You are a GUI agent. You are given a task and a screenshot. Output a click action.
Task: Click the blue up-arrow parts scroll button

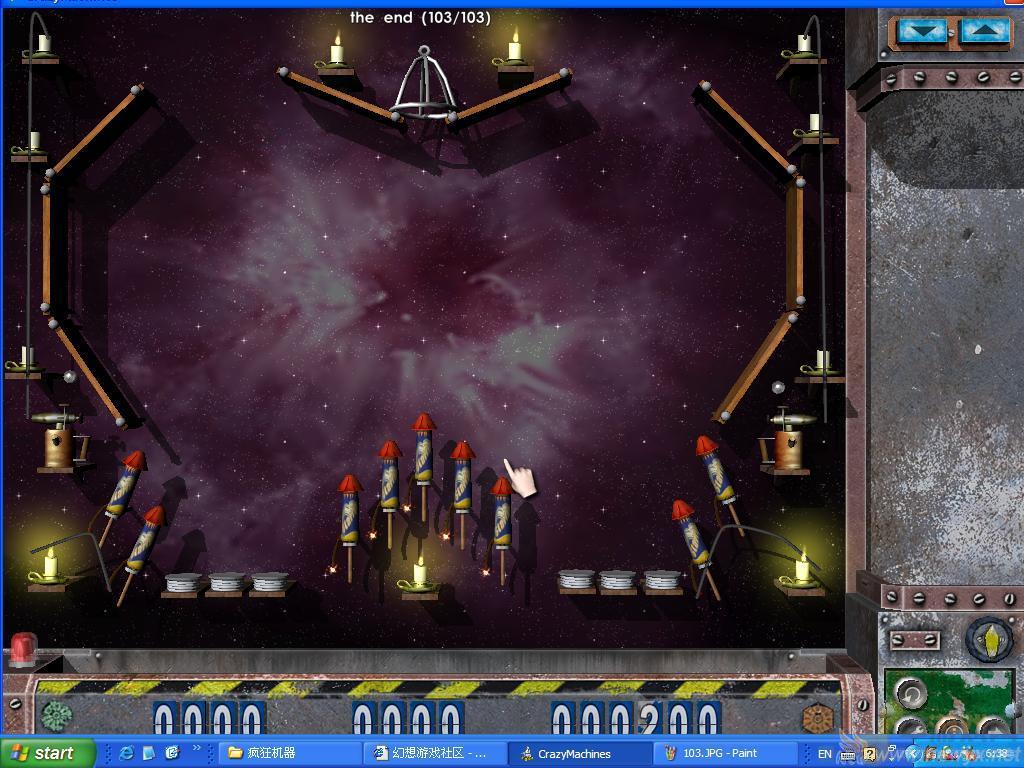[x=985, y=32]
